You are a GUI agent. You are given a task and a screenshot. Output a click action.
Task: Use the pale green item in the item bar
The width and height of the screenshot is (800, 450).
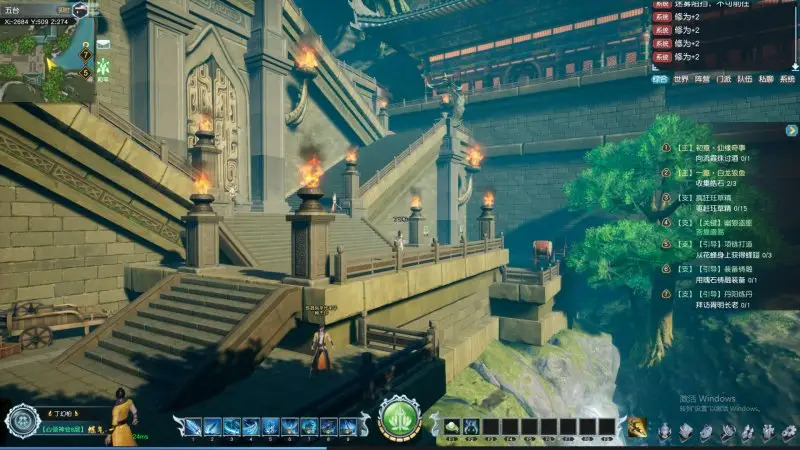[452, 427]
